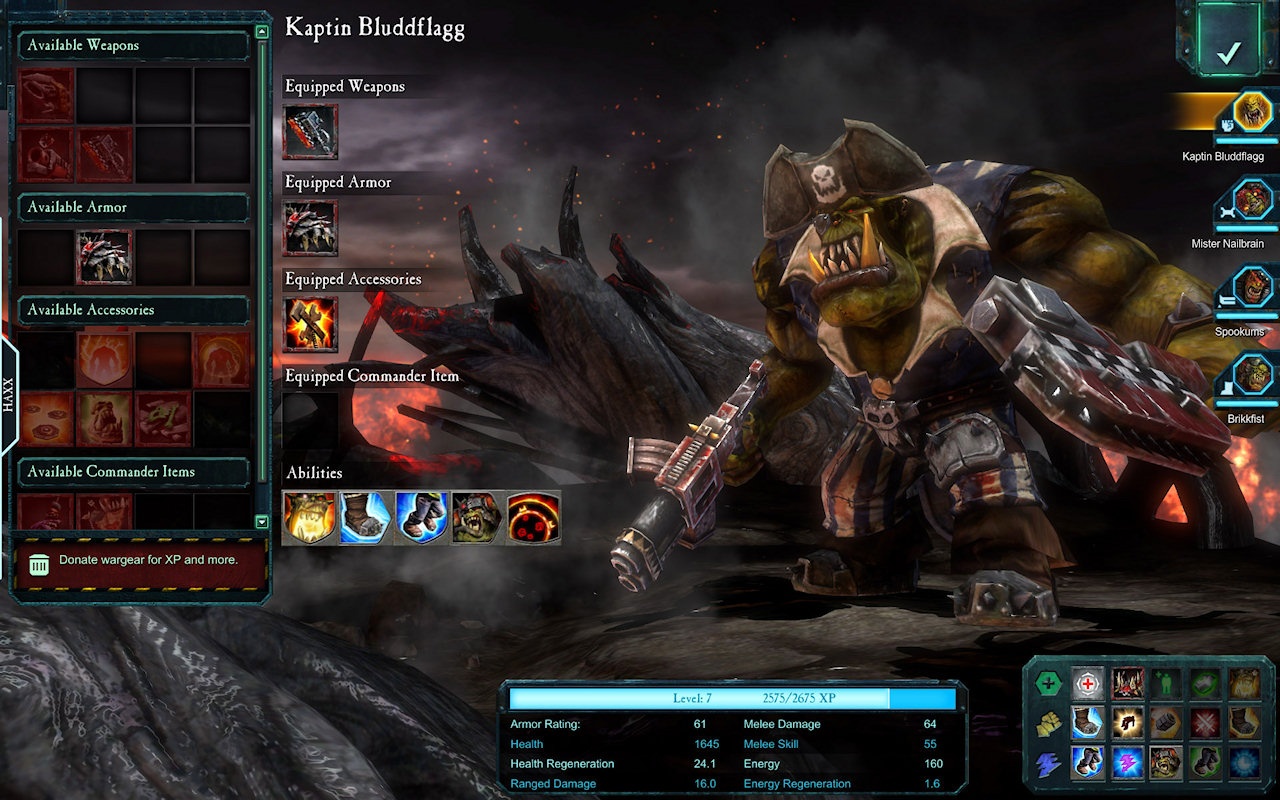Confirm wargear with the checkmark button
This screenshot has width=1280, height=800.
point(1228,51)
